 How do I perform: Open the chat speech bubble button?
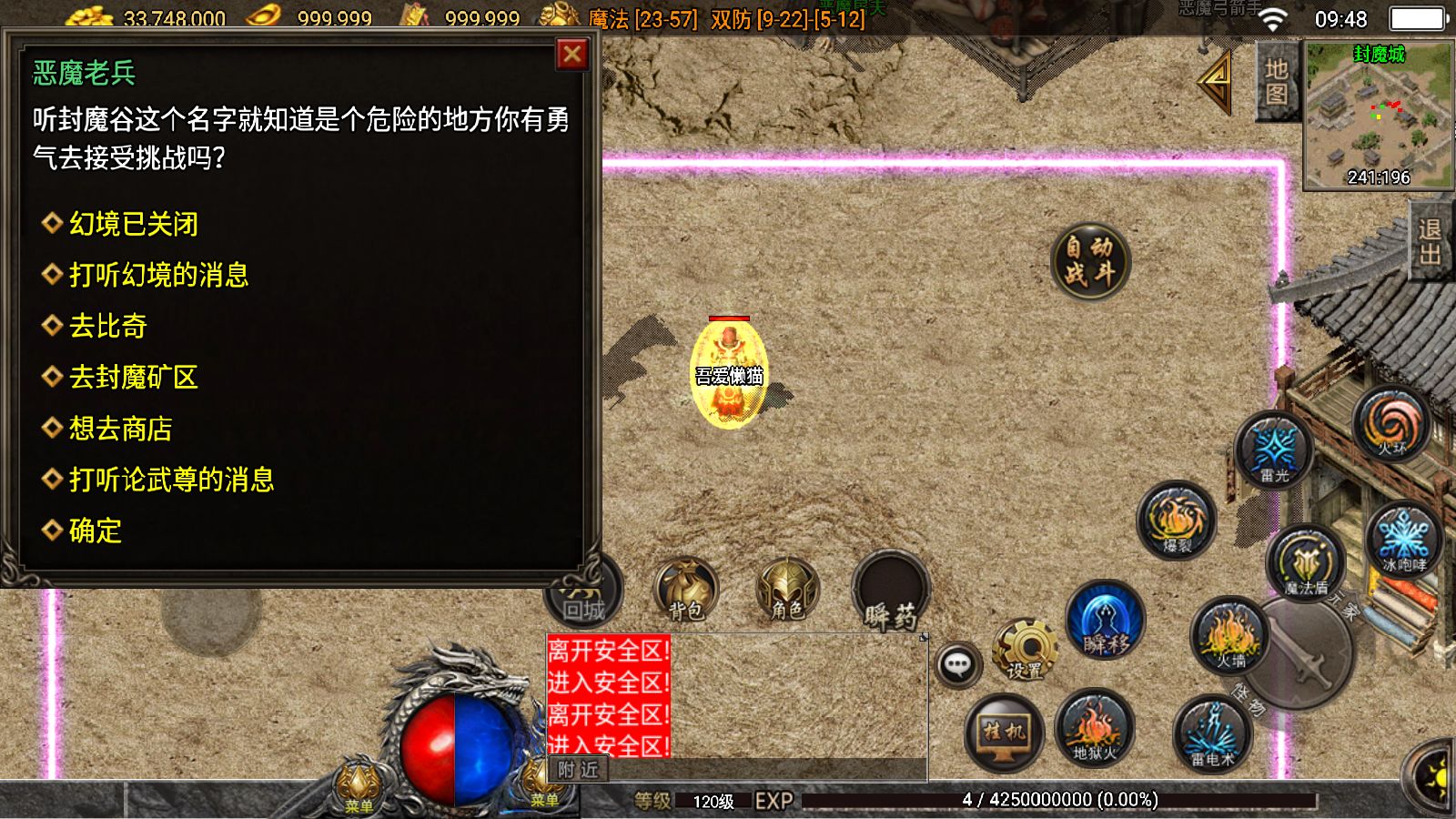point(957,665)
